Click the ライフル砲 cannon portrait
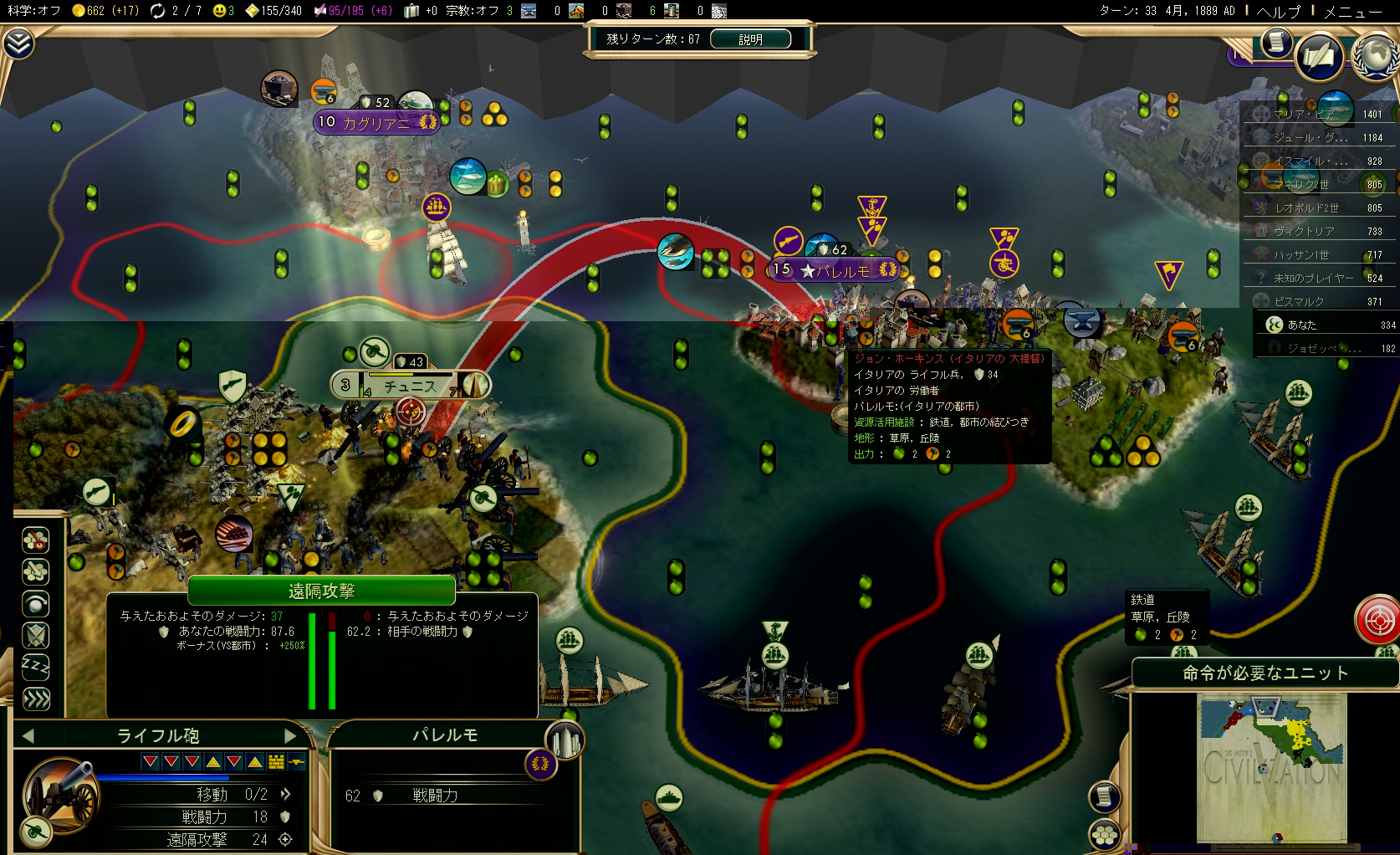1400x855 pixels. coord(60,793)
